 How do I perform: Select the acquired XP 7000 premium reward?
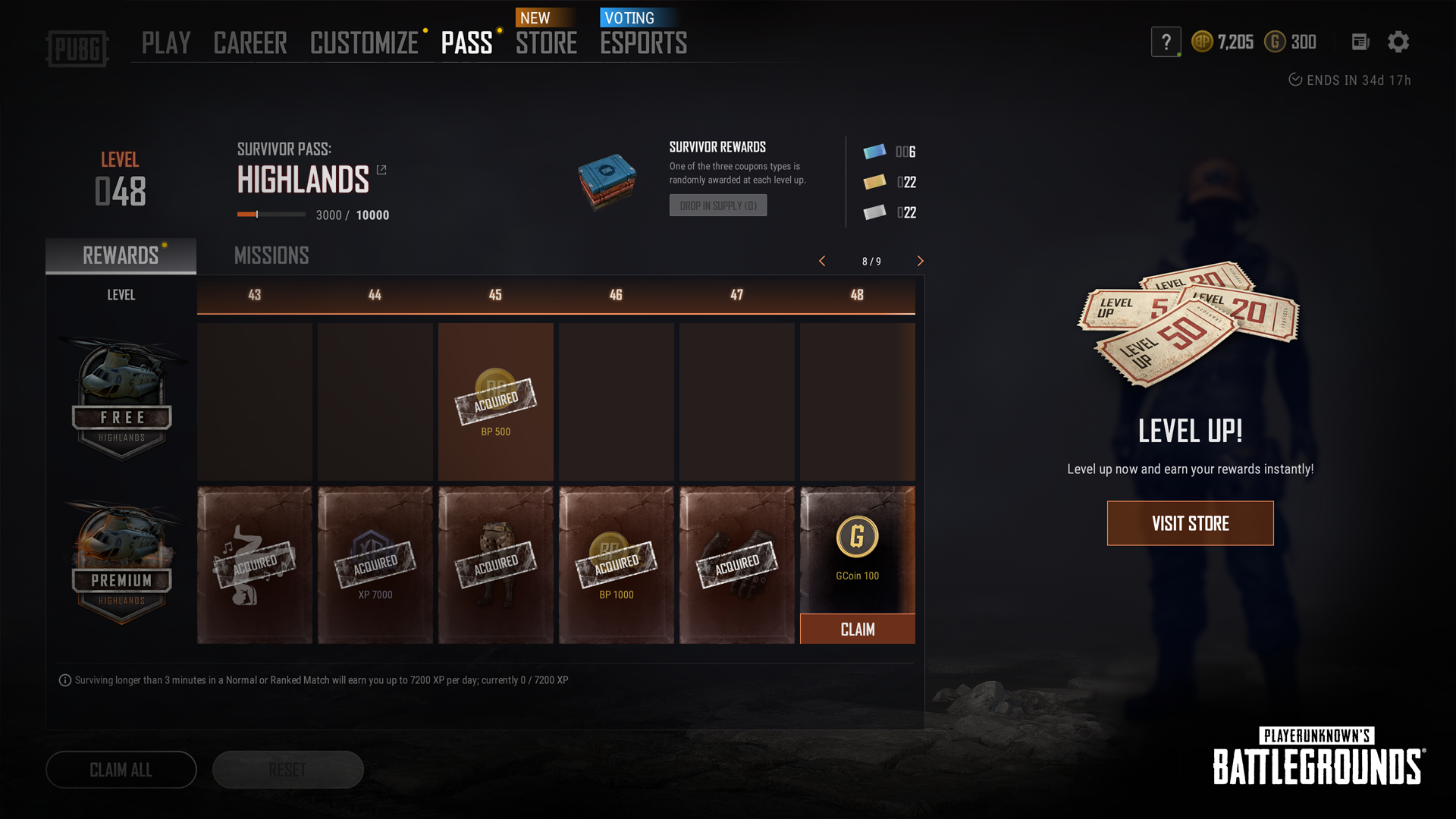click(x=375, y=565)
